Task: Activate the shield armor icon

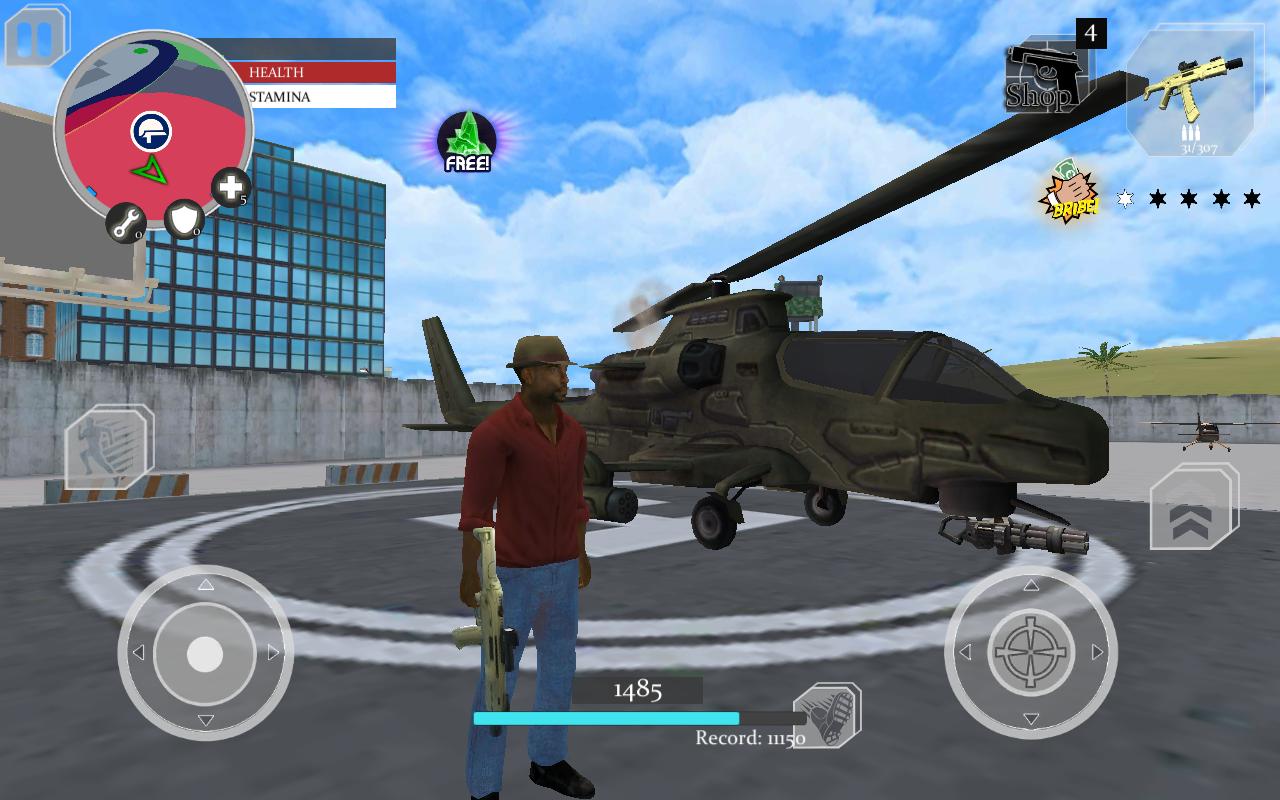Action: pyautogui.click(x=184, y=221)
